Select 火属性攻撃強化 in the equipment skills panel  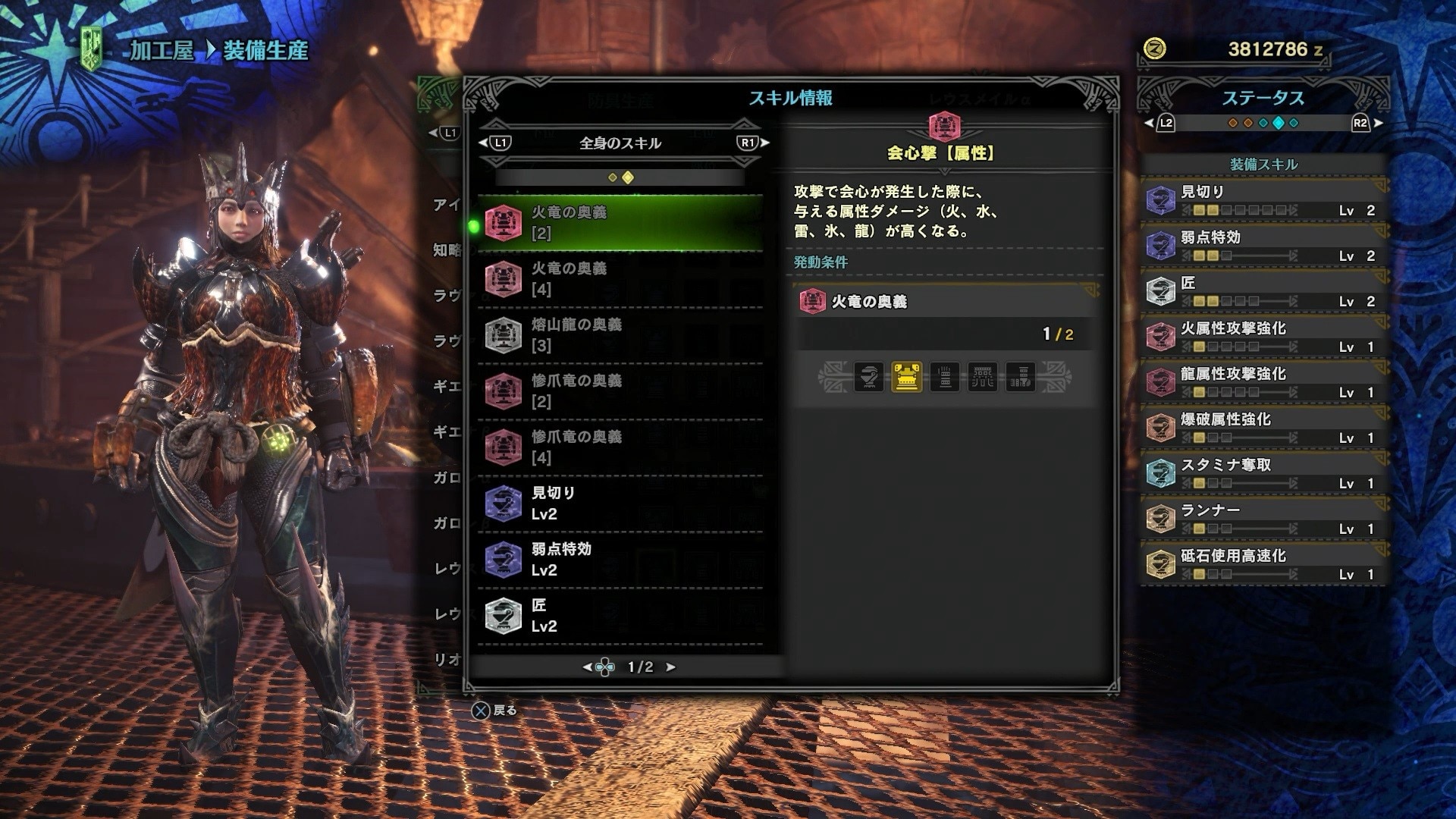(1263, 336)
